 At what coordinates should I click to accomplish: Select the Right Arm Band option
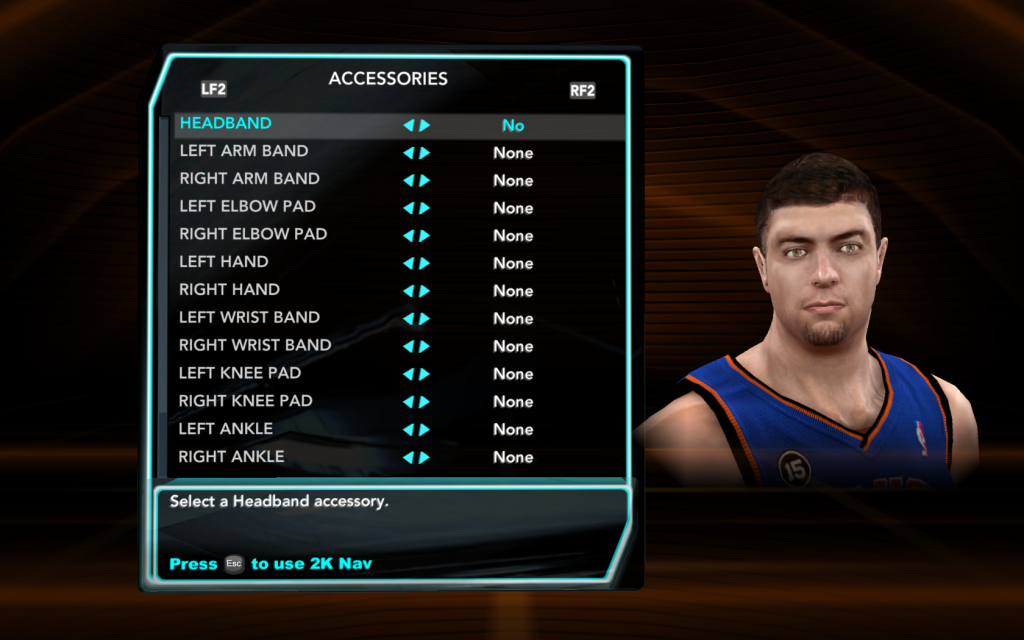click(250, 180)
